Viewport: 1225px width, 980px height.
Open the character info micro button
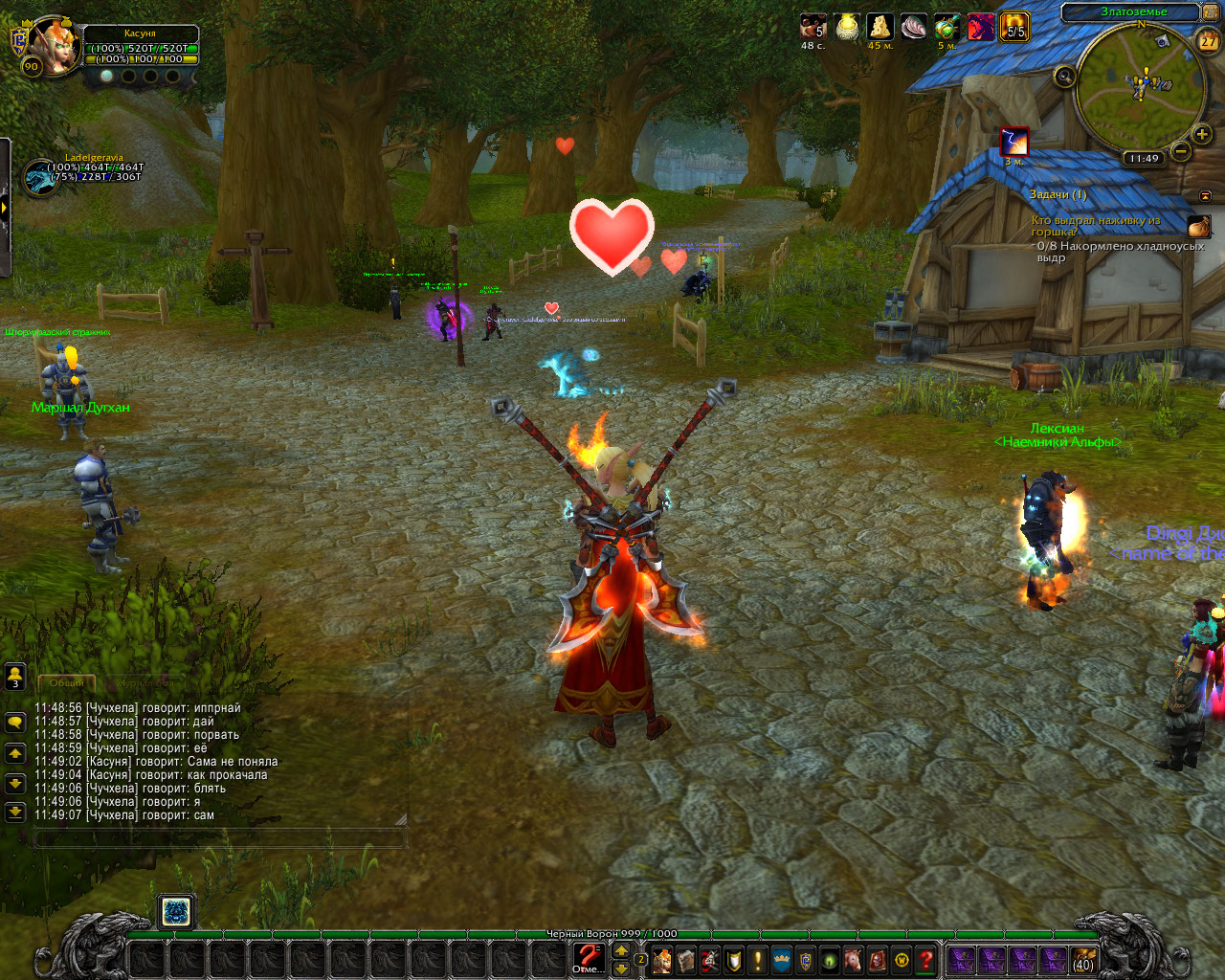point(662,960)
